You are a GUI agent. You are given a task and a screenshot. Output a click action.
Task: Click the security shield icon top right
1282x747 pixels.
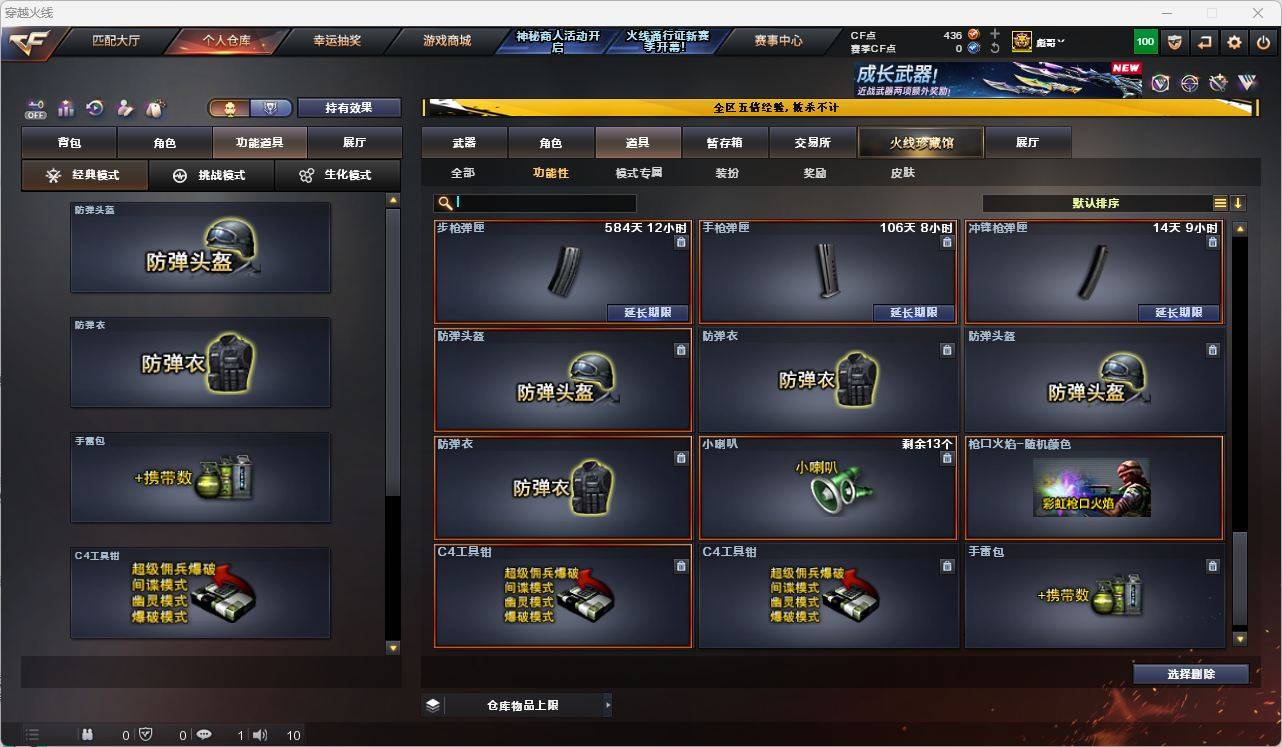(1177, 42)
